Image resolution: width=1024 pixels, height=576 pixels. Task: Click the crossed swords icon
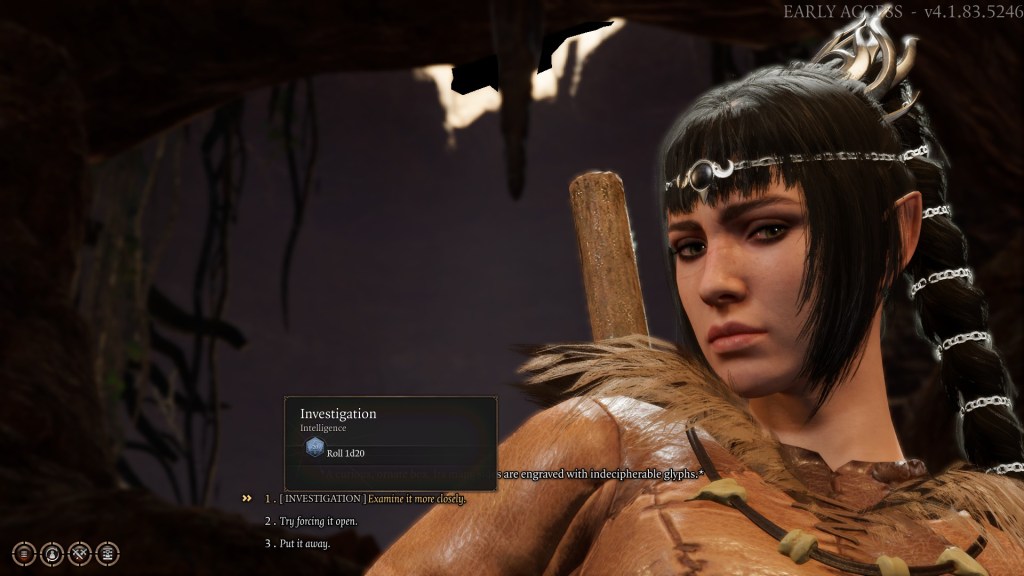[x=80, y=553]
